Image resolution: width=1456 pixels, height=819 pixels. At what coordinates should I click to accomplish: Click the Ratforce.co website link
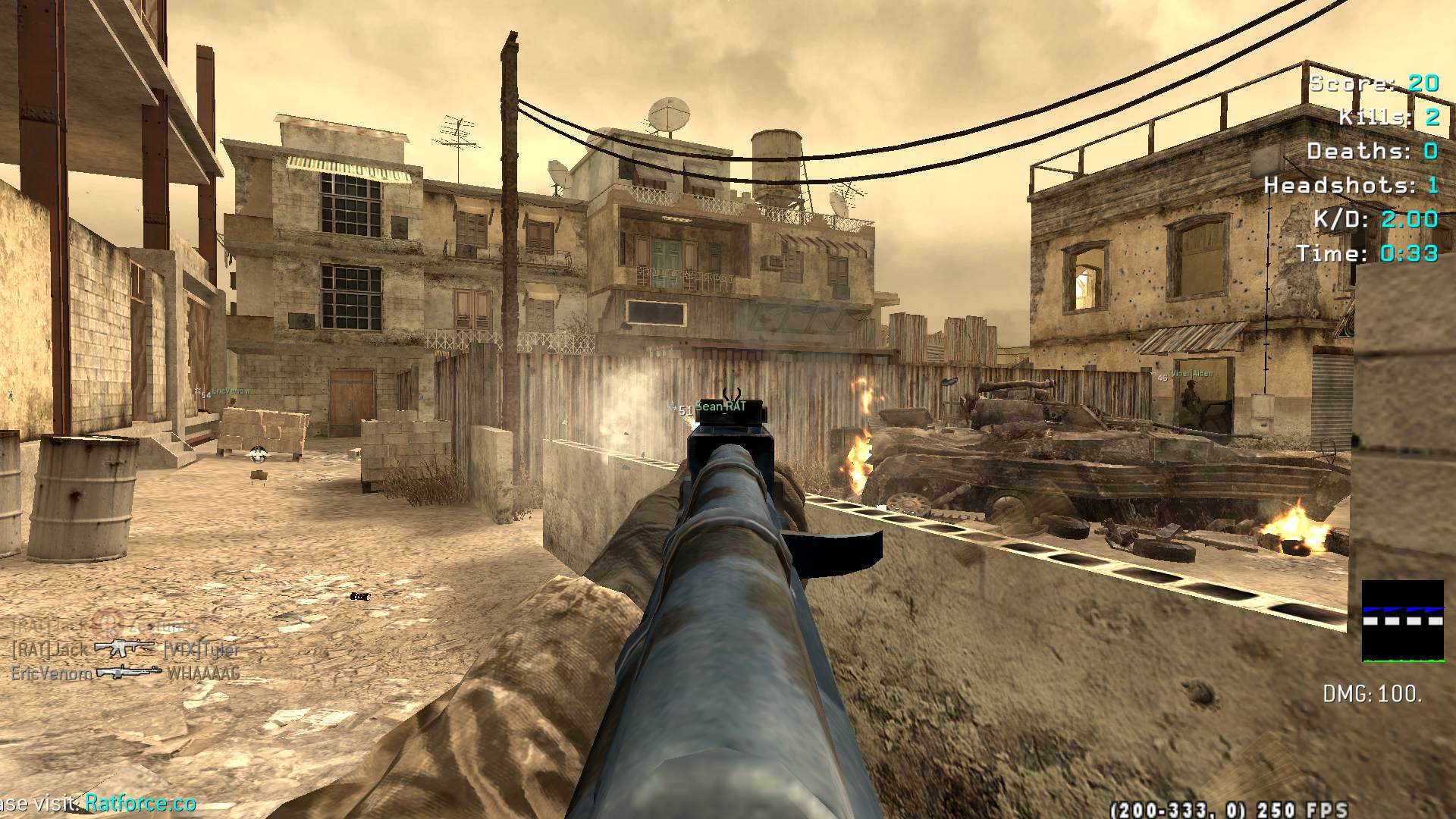pyautogui.click(x=140, y=803)
